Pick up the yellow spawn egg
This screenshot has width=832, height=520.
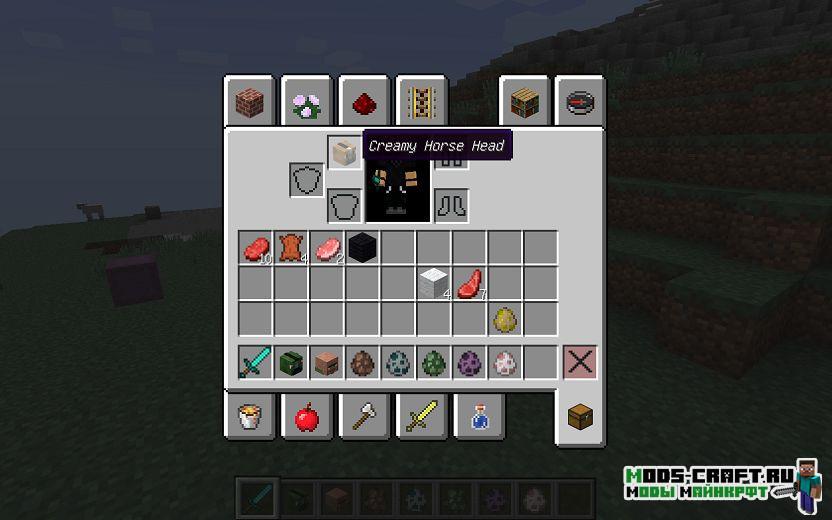point(506,319)
